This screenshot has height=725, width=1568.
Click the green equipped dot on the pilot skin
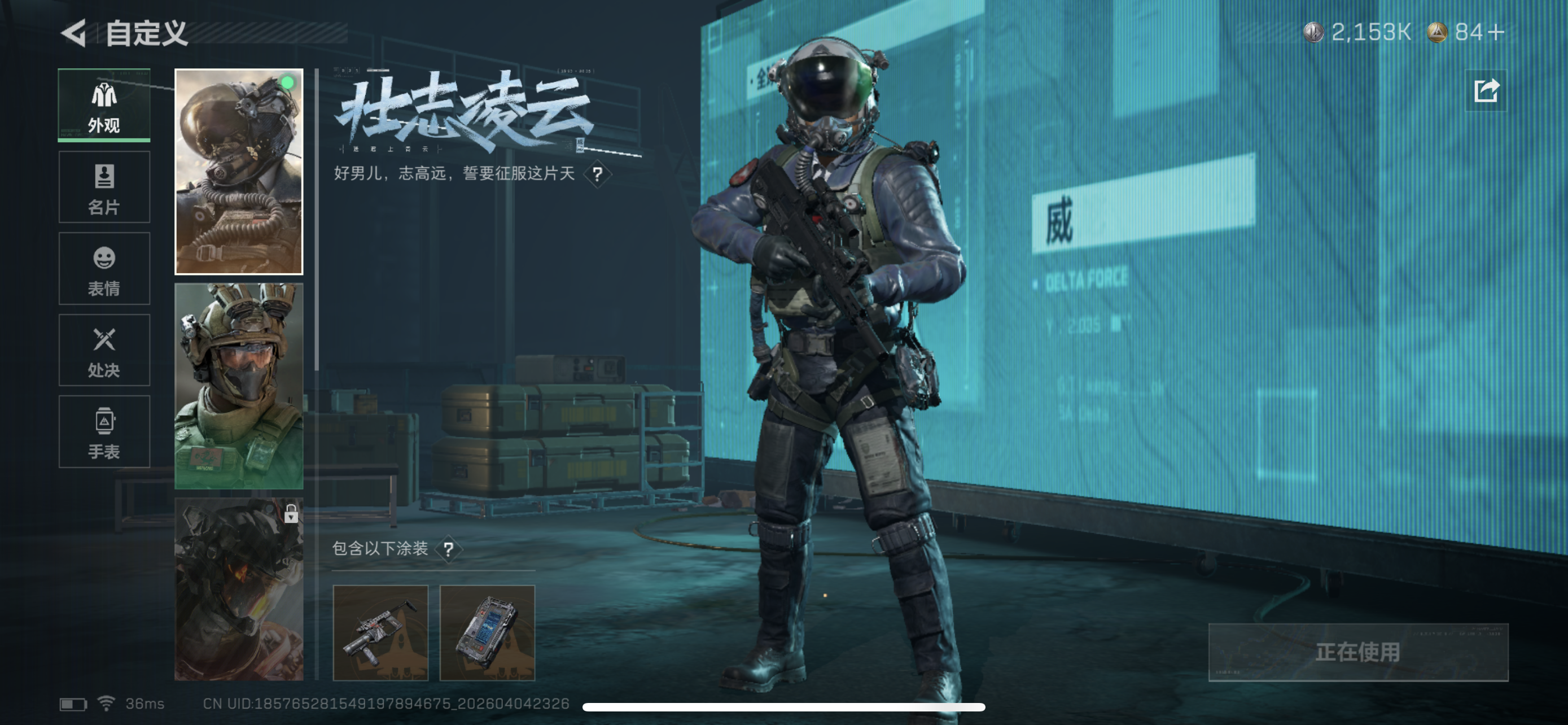287,81
